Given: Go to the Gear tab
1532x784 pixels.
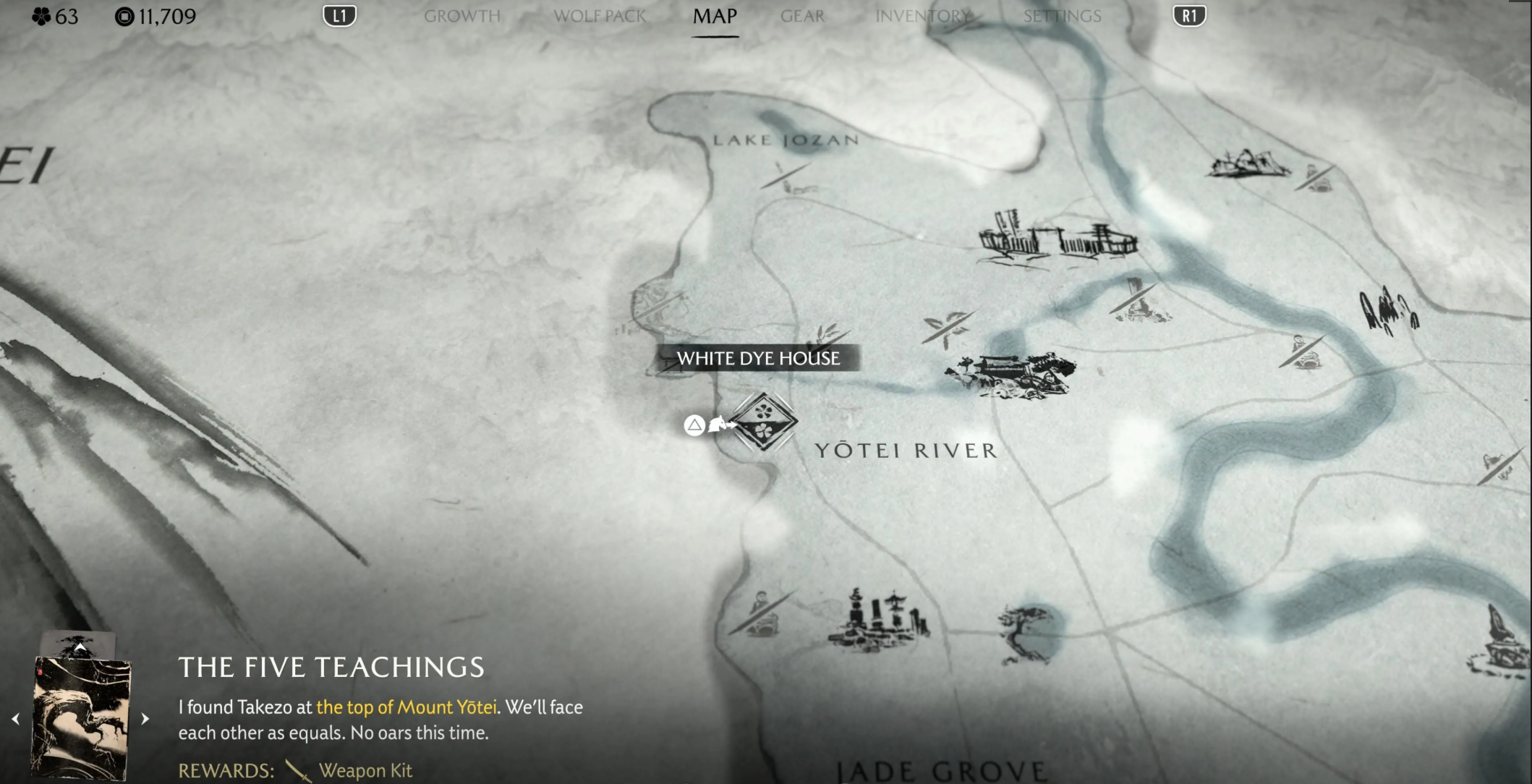Looking at the screenshot, I should (802, 16).
